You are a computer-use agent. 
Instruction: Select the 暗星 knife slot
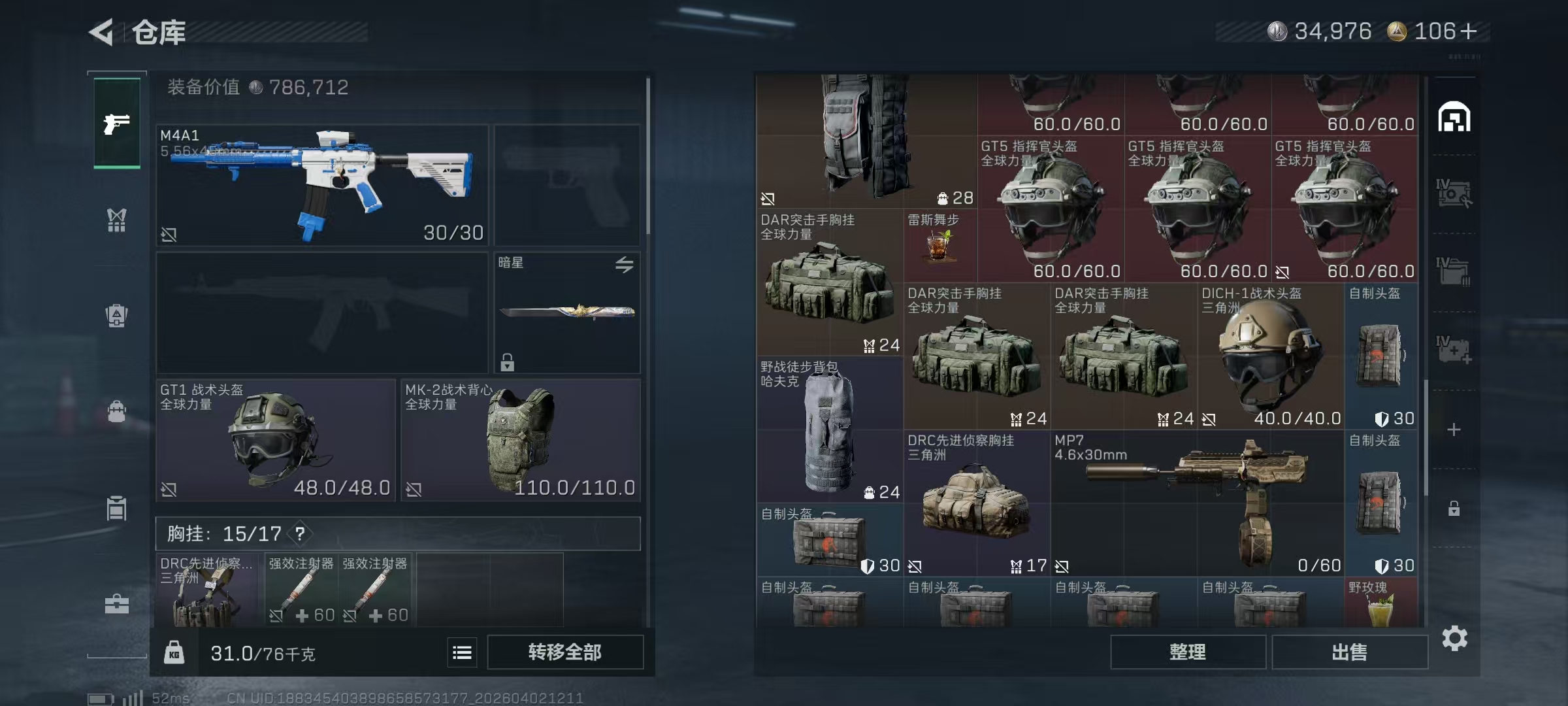point(566,312)
